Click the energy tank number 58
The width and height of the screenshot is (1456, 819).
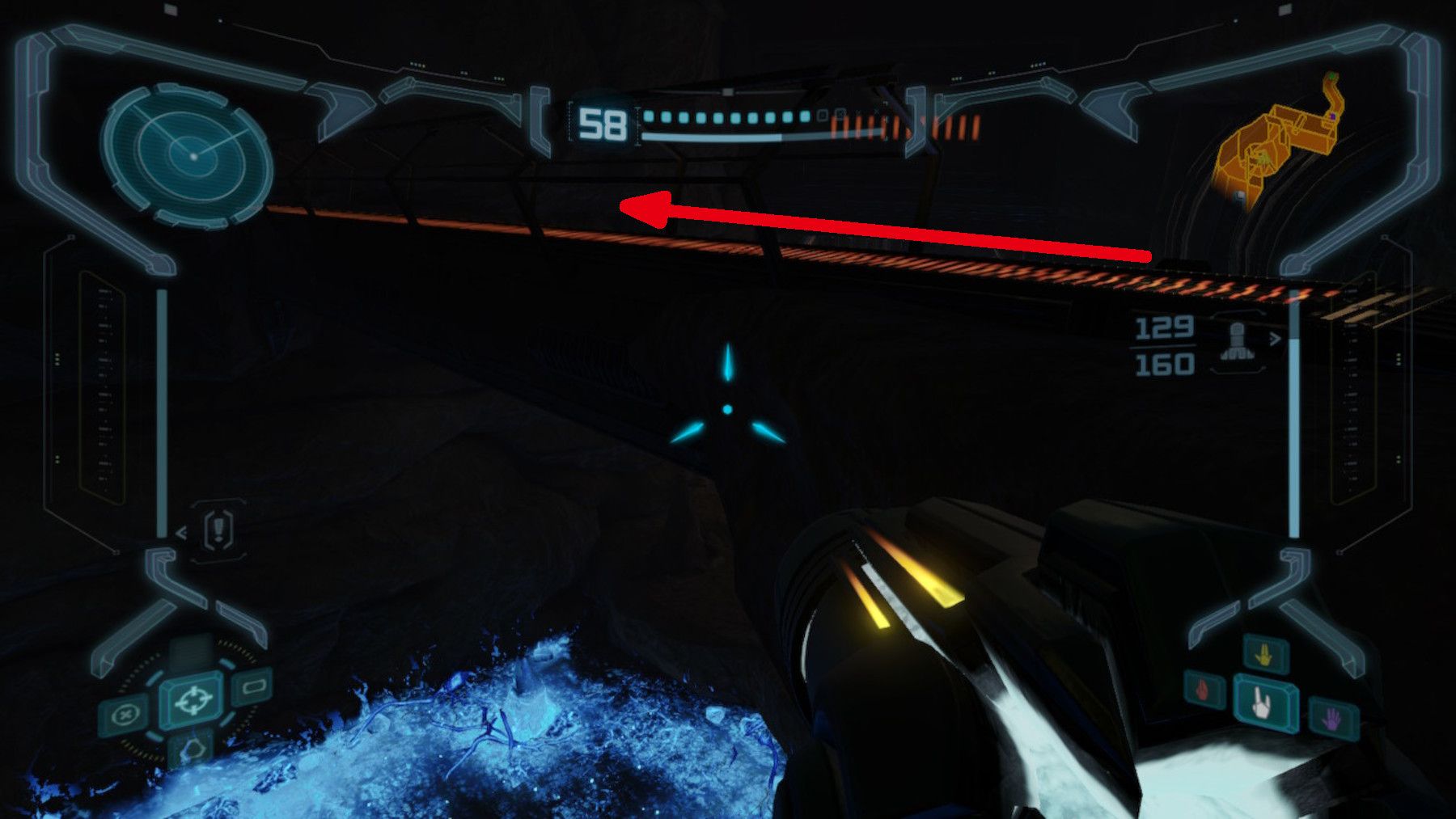coord(603,123)
